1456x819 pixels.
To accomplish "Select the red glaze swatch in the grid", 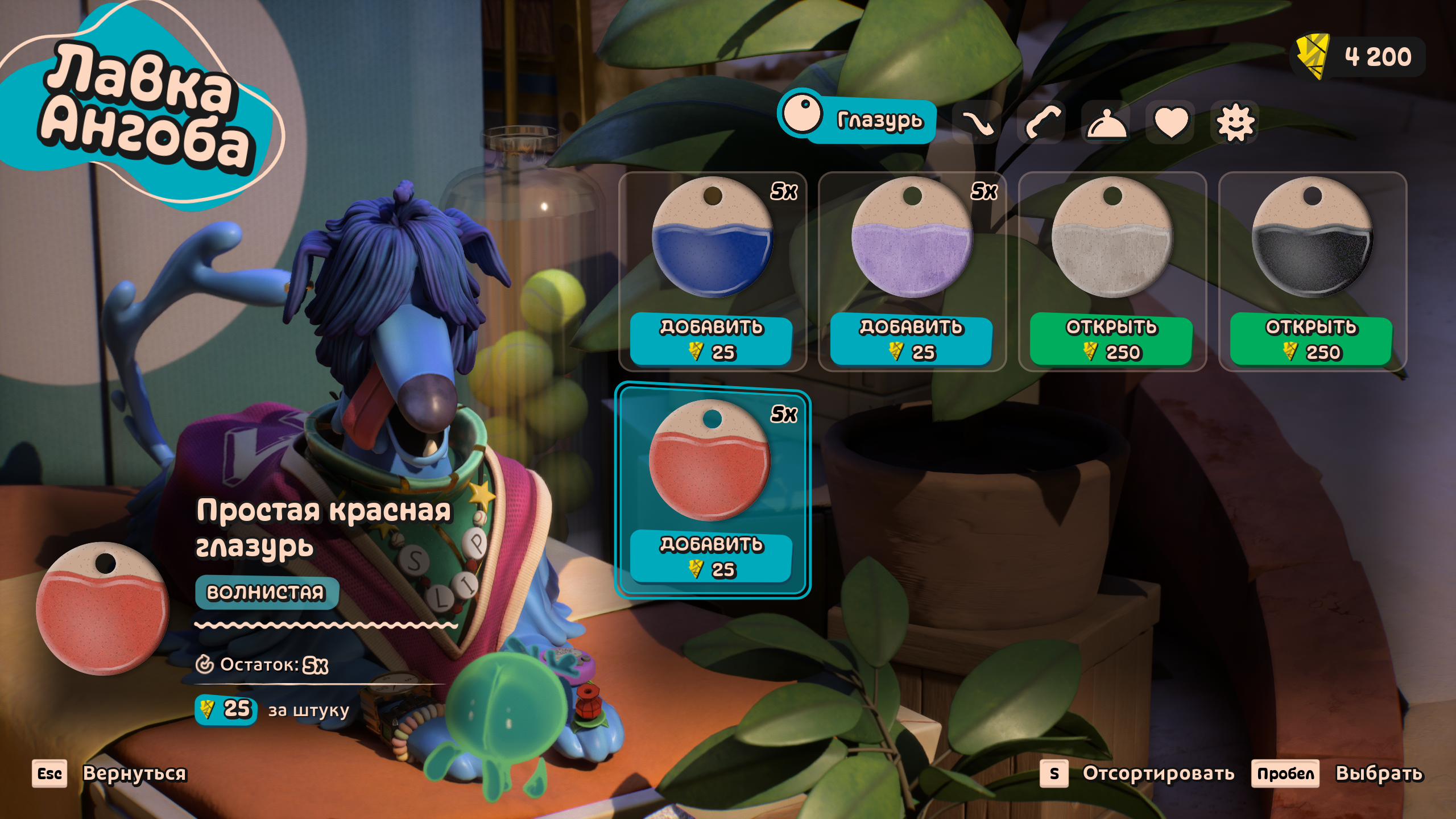I will (x=710, y=460).
